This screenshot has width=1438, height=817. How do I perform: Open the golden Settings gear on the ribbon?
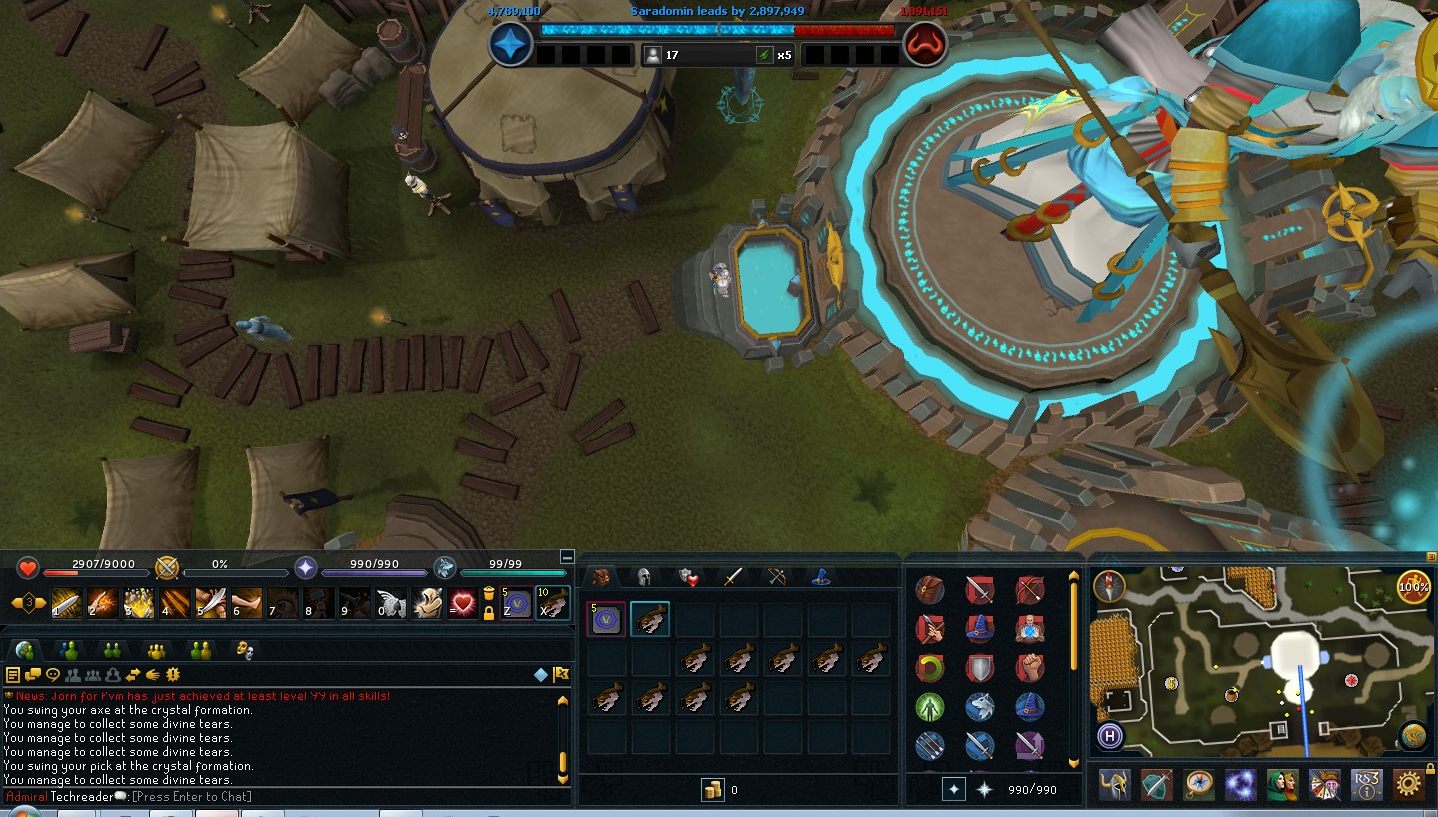(x=1407, y=784)
